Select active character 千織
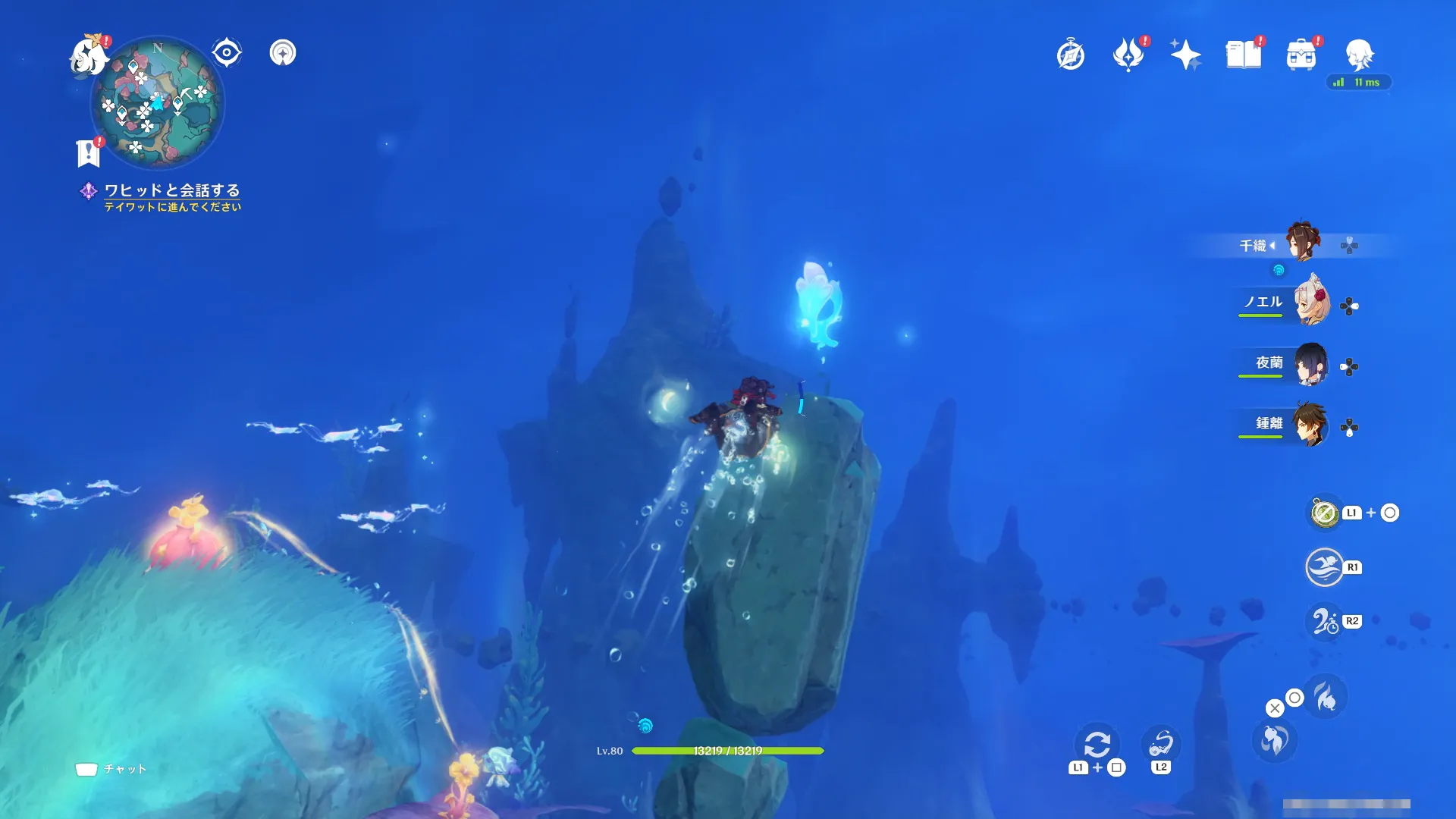1456x819 pixels. click(x=1304, y=243)
